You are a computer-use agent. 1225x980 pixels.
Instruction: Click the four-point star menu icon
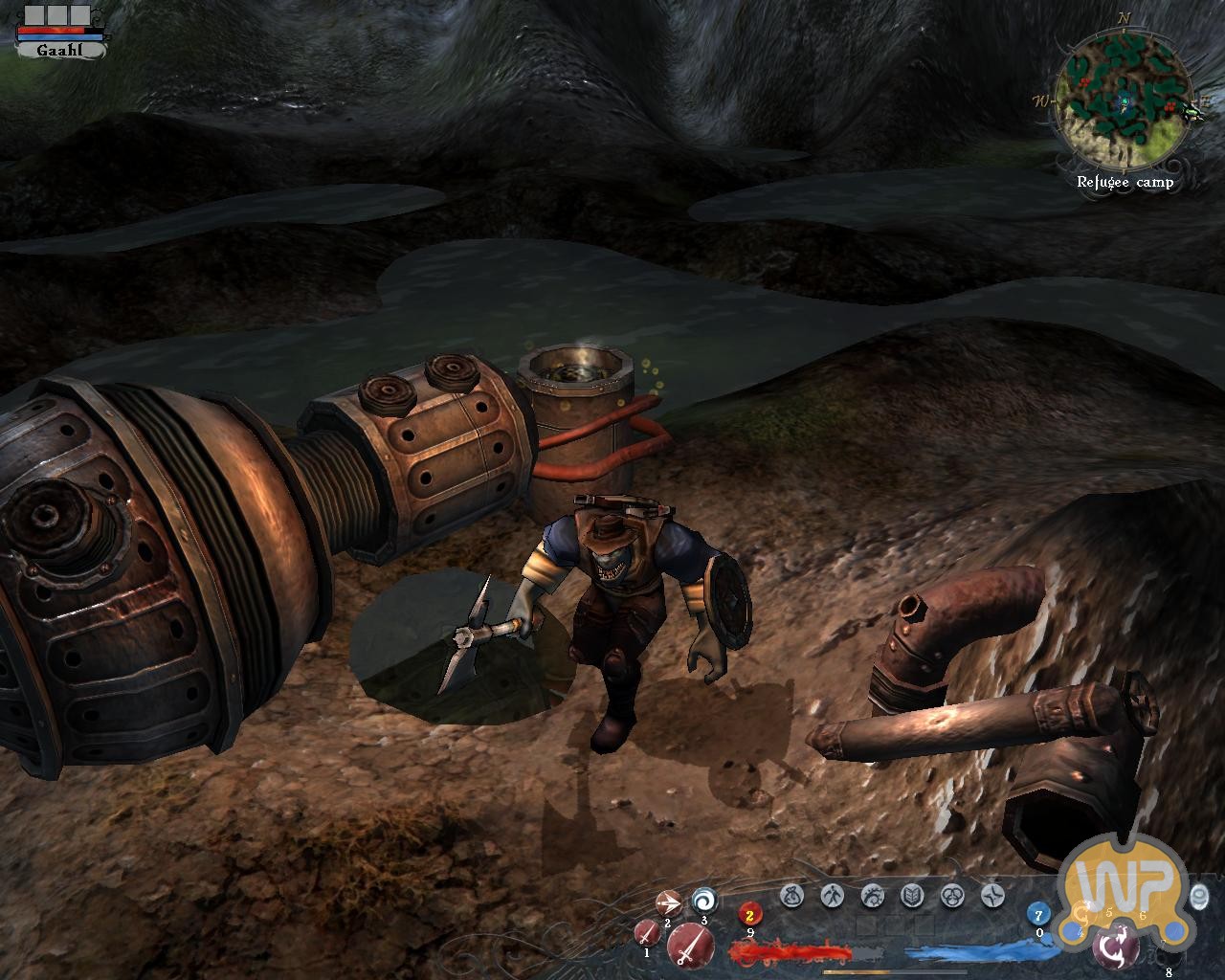[x=992, y=896]
